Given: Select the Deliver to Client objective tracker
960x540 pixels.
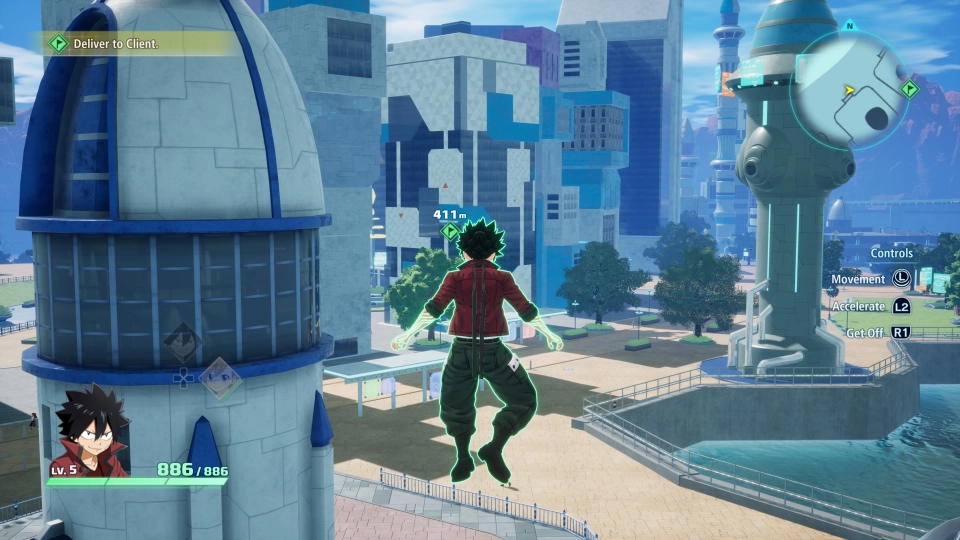Looking at the screenshot, I should [x=115, y=44].
